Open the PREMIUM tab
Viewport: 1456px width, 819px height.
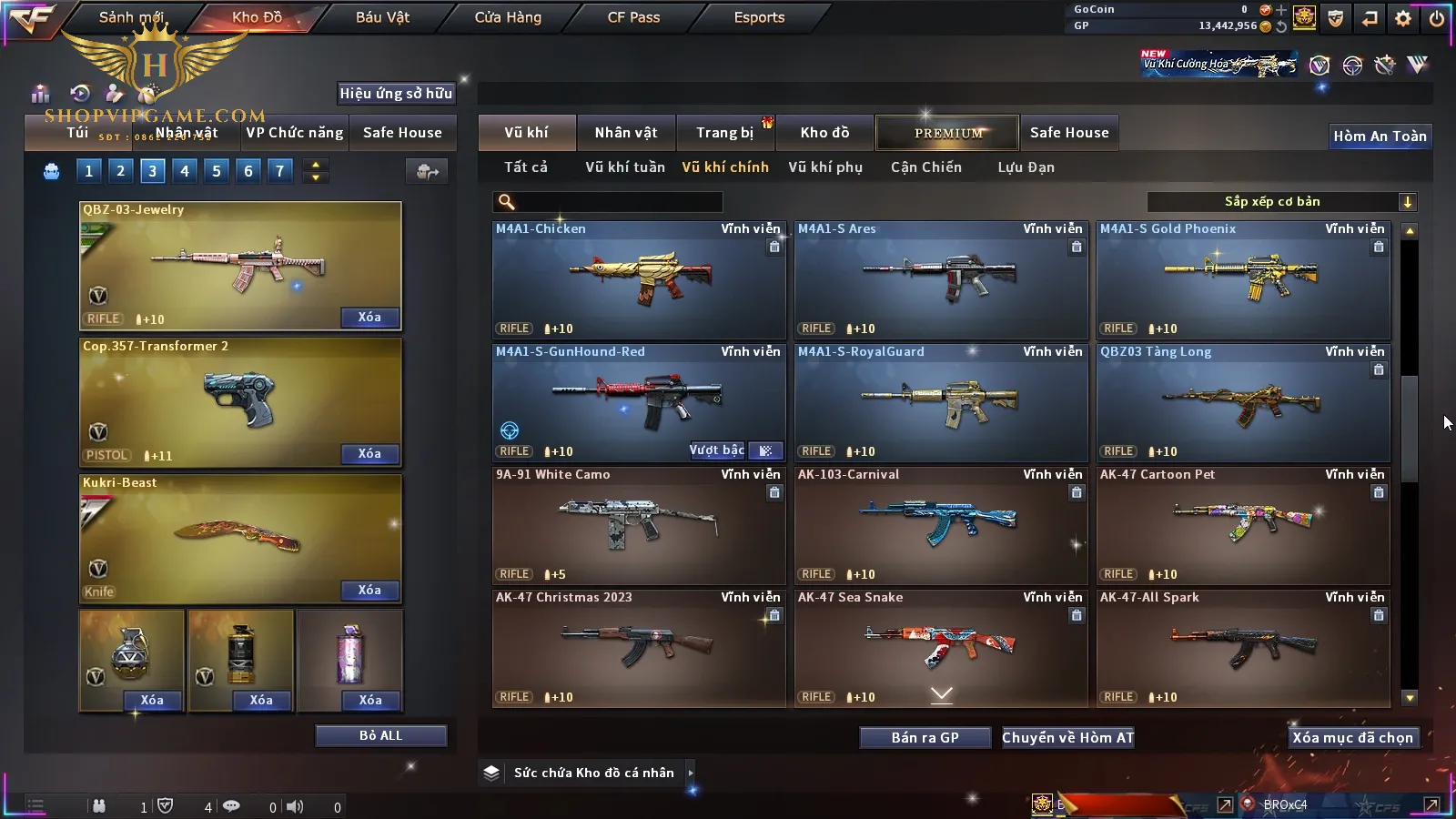947,133
